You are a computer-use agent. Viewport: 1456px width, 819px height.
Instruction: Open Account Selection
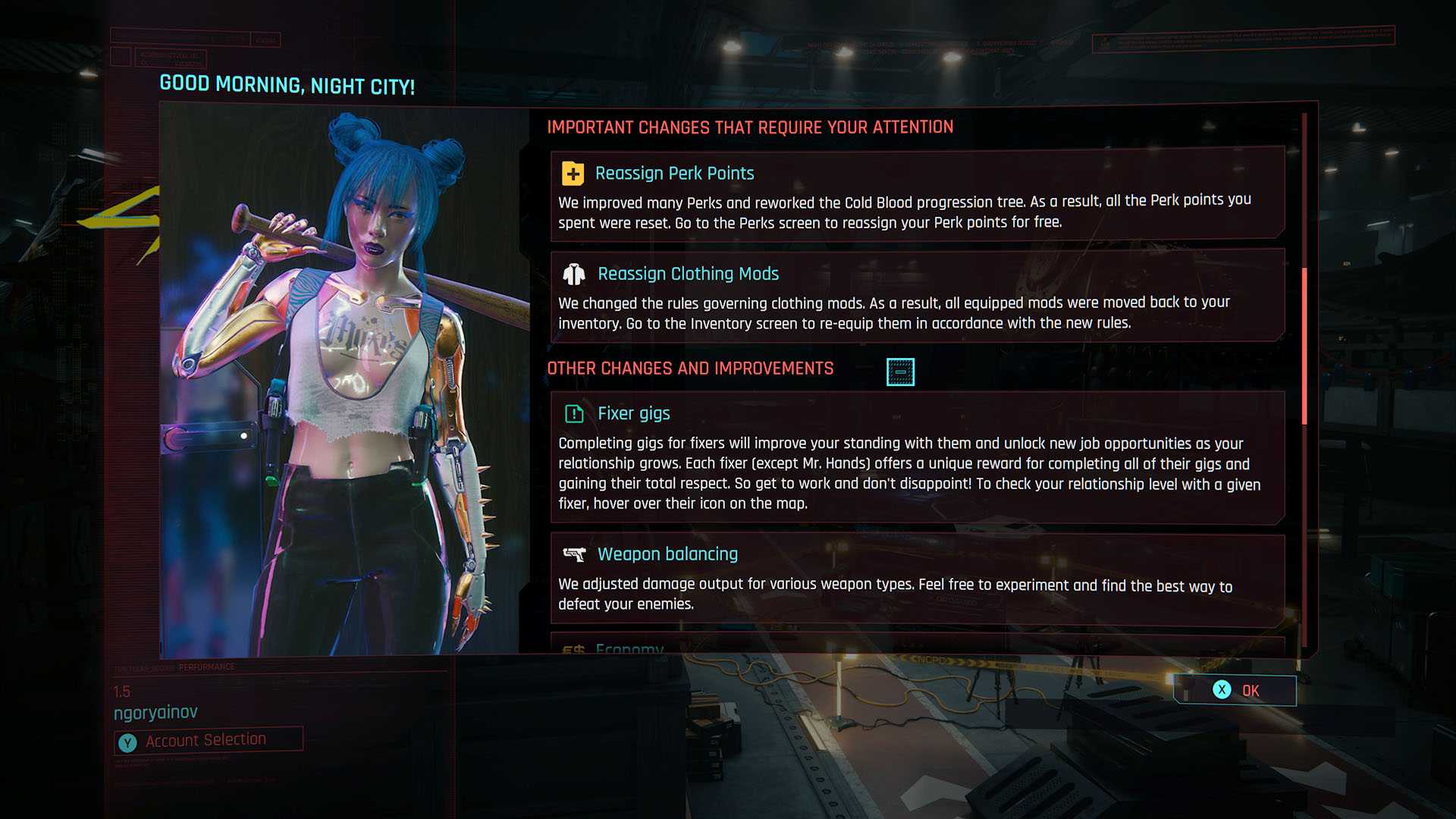[208, 740]
